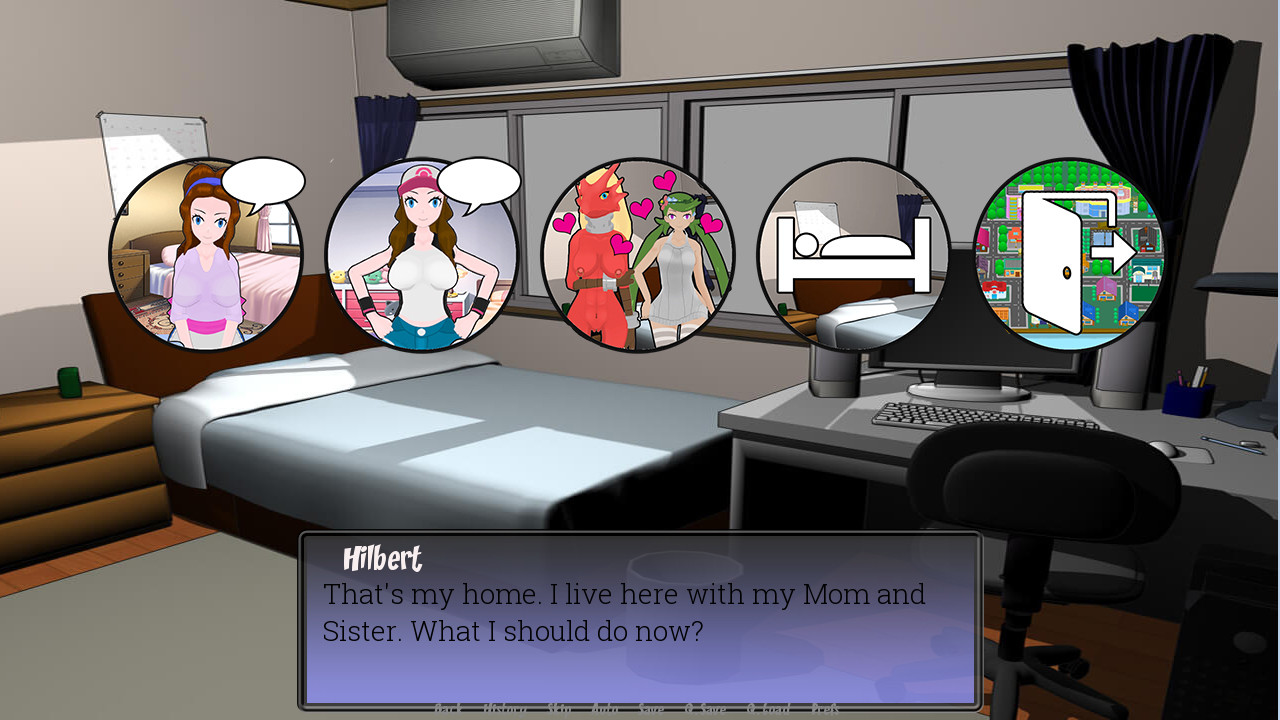Image resolution: width=1280 pixels, height=720 pixels.
Task: Open the Save screen
Action: pos(651,710)
